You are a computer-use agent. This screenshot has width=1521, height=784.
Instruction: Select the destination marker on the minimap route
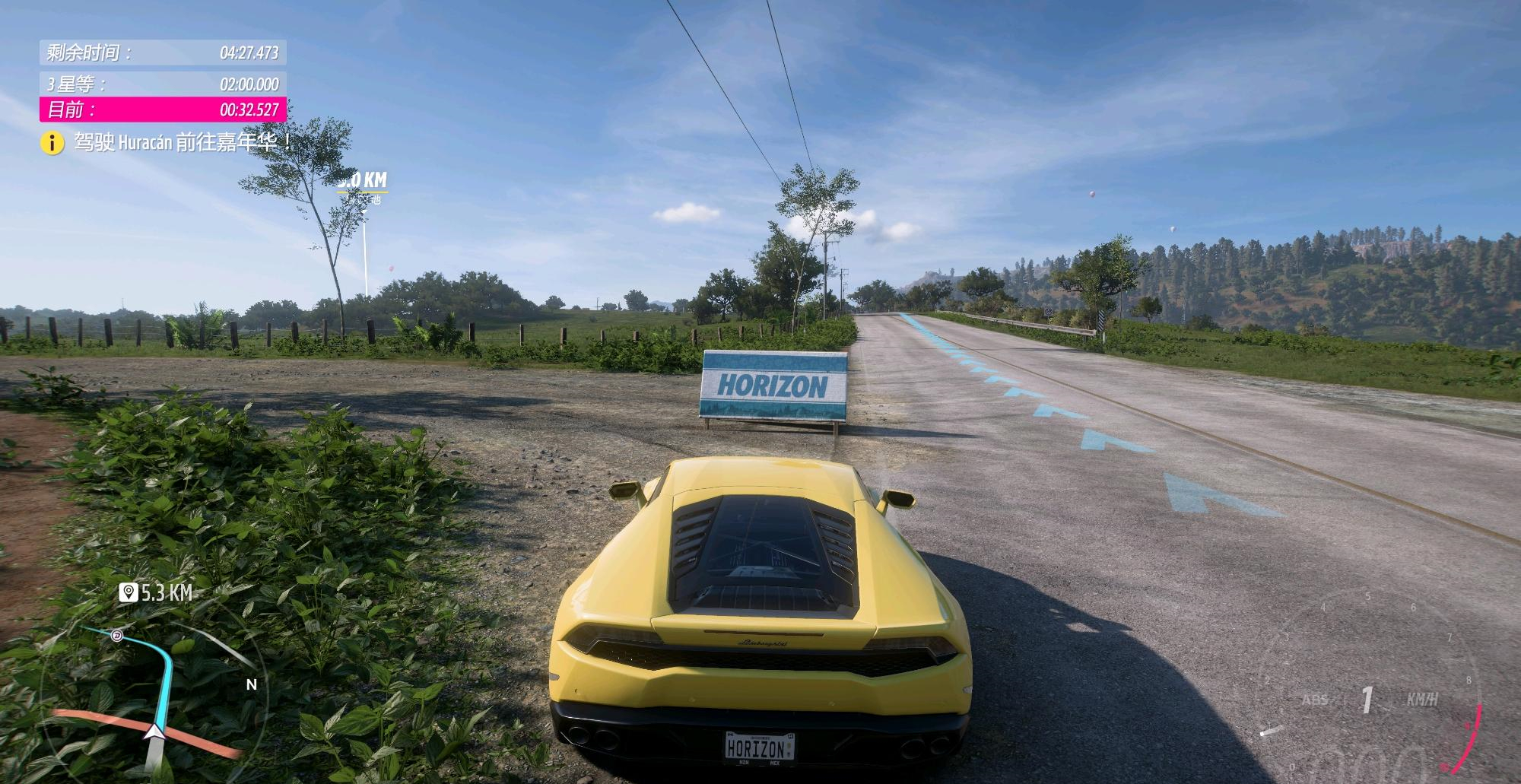click(x=117, y=636)
